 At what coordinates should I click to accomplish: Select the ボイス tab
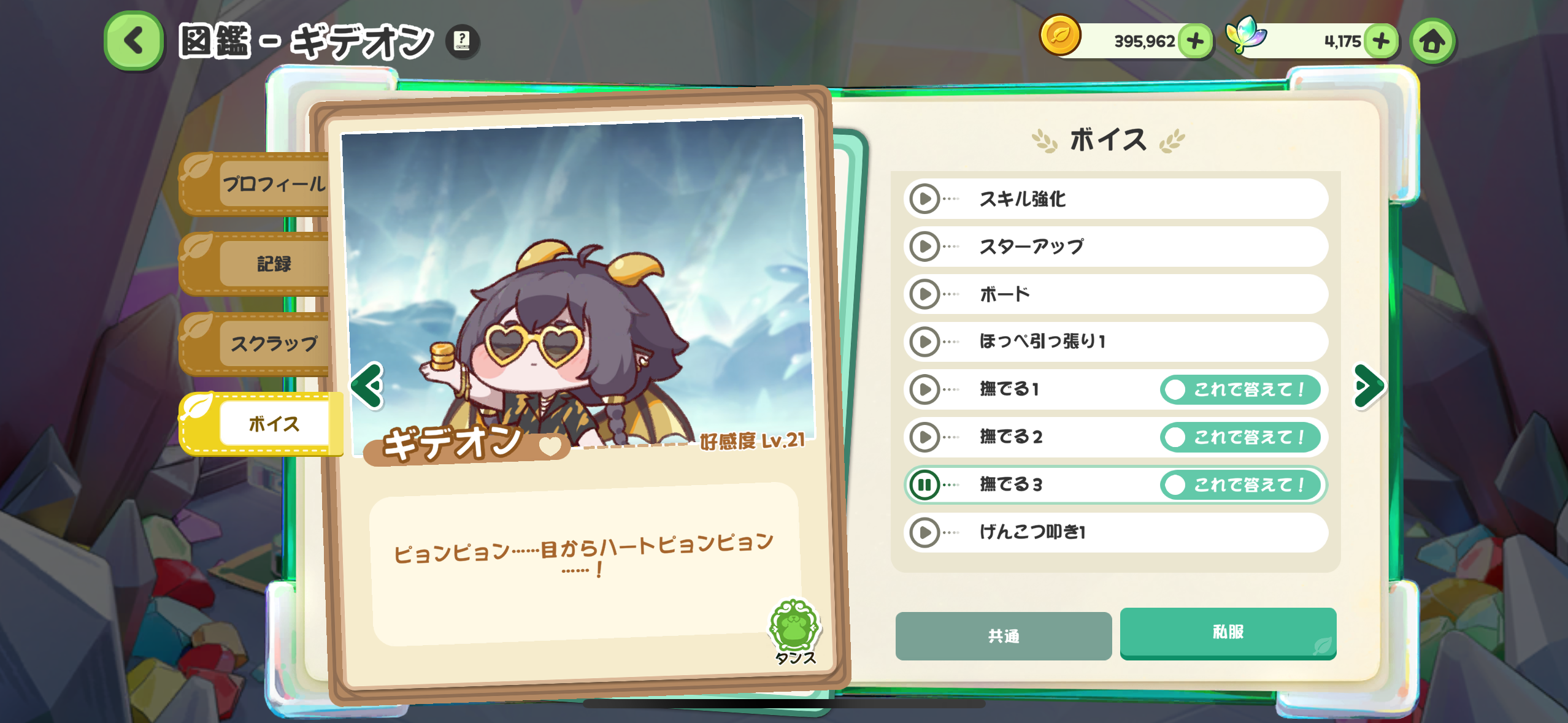tap(272, 424)
